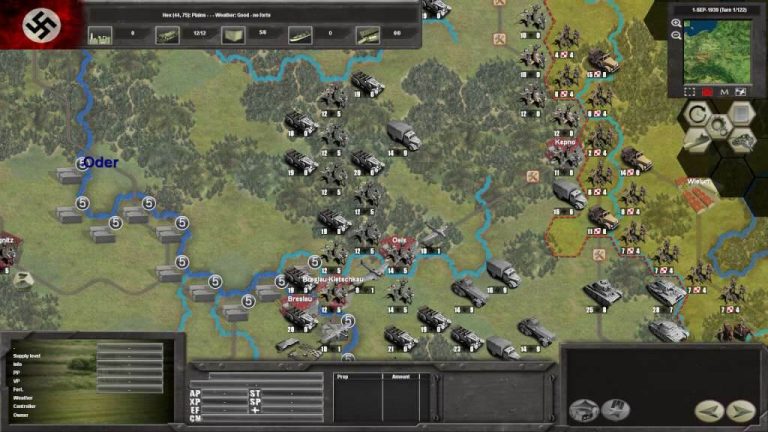Select the Breslau city hex
This screenshot has height=432, width=768.
click(x=300, y=300)
